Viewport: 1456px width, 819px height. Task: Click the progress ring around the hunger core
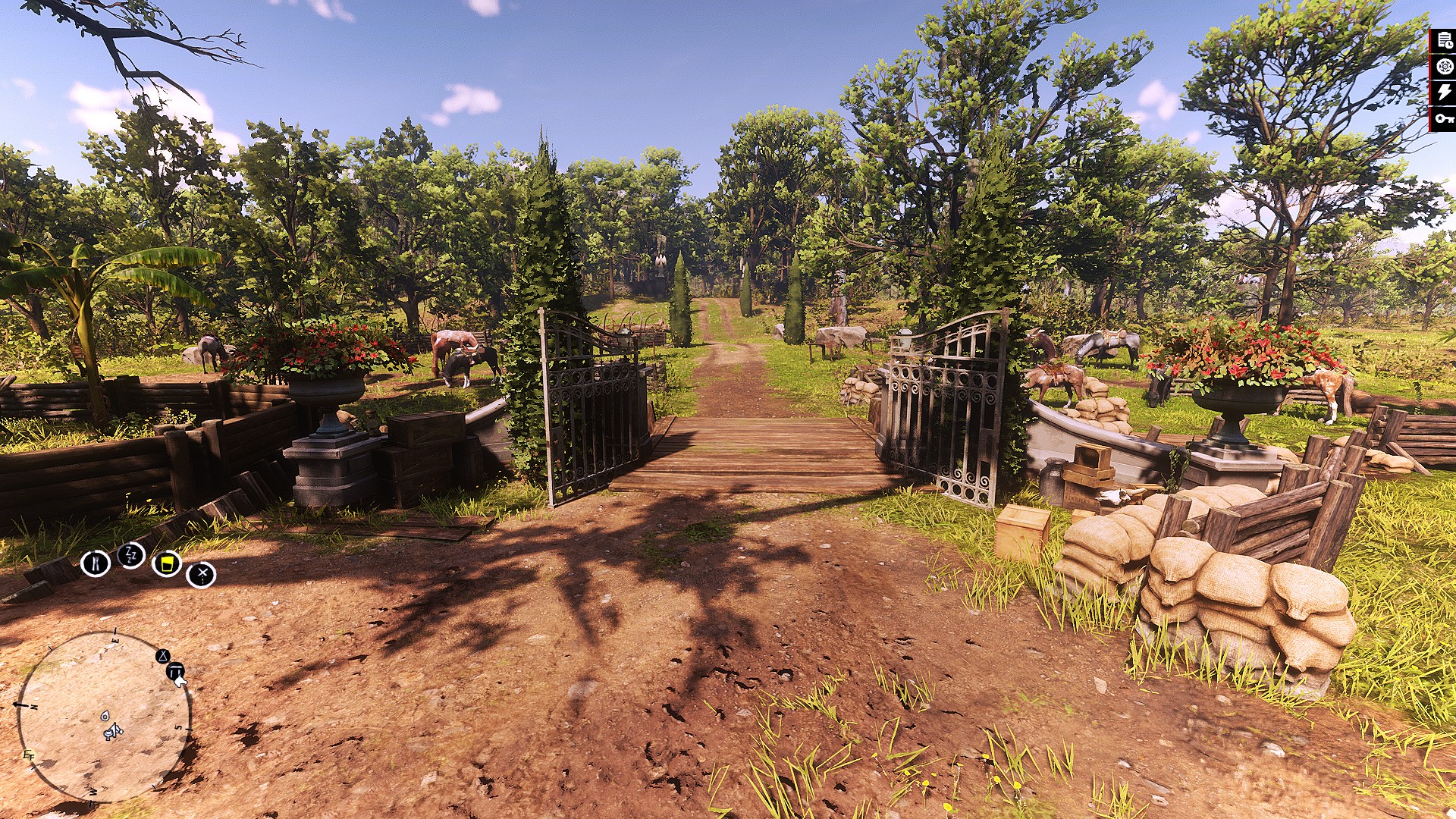[x=97, y=551]
